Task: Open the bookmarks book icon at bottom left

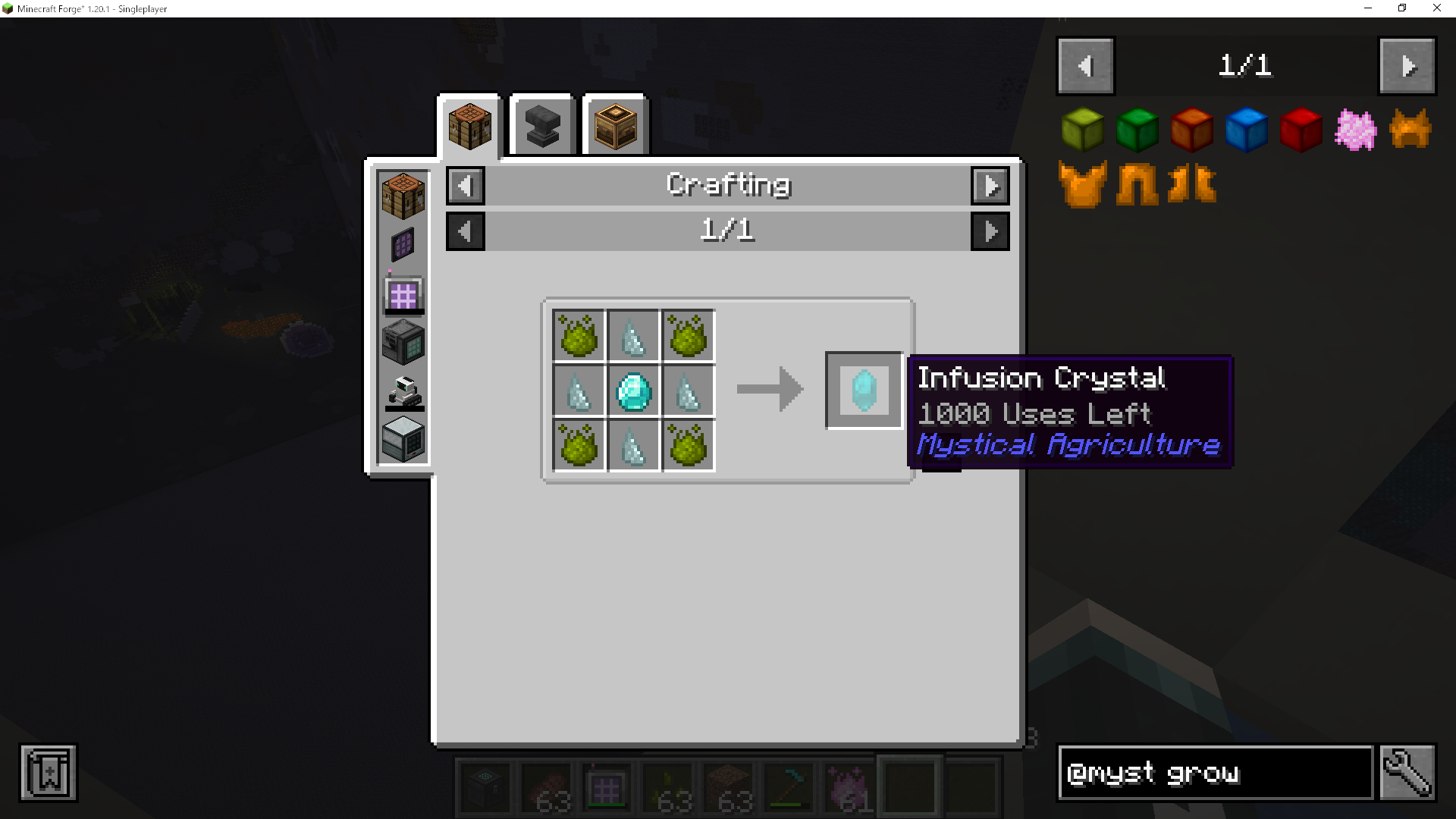Action: point(48,772)
